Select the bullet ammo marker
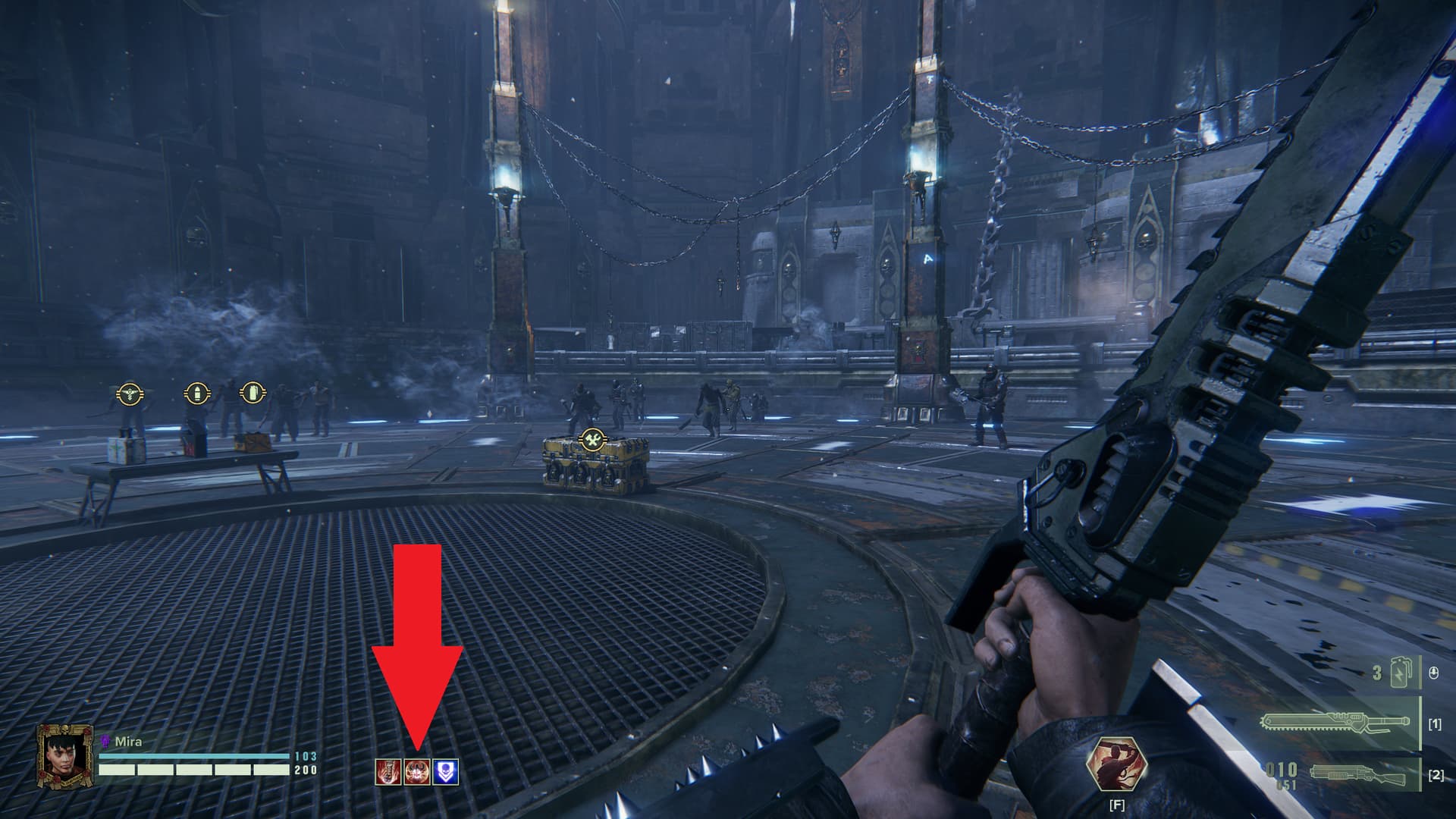The height and width of the screenshot is (819, 1456). click(x=195, y=393)
